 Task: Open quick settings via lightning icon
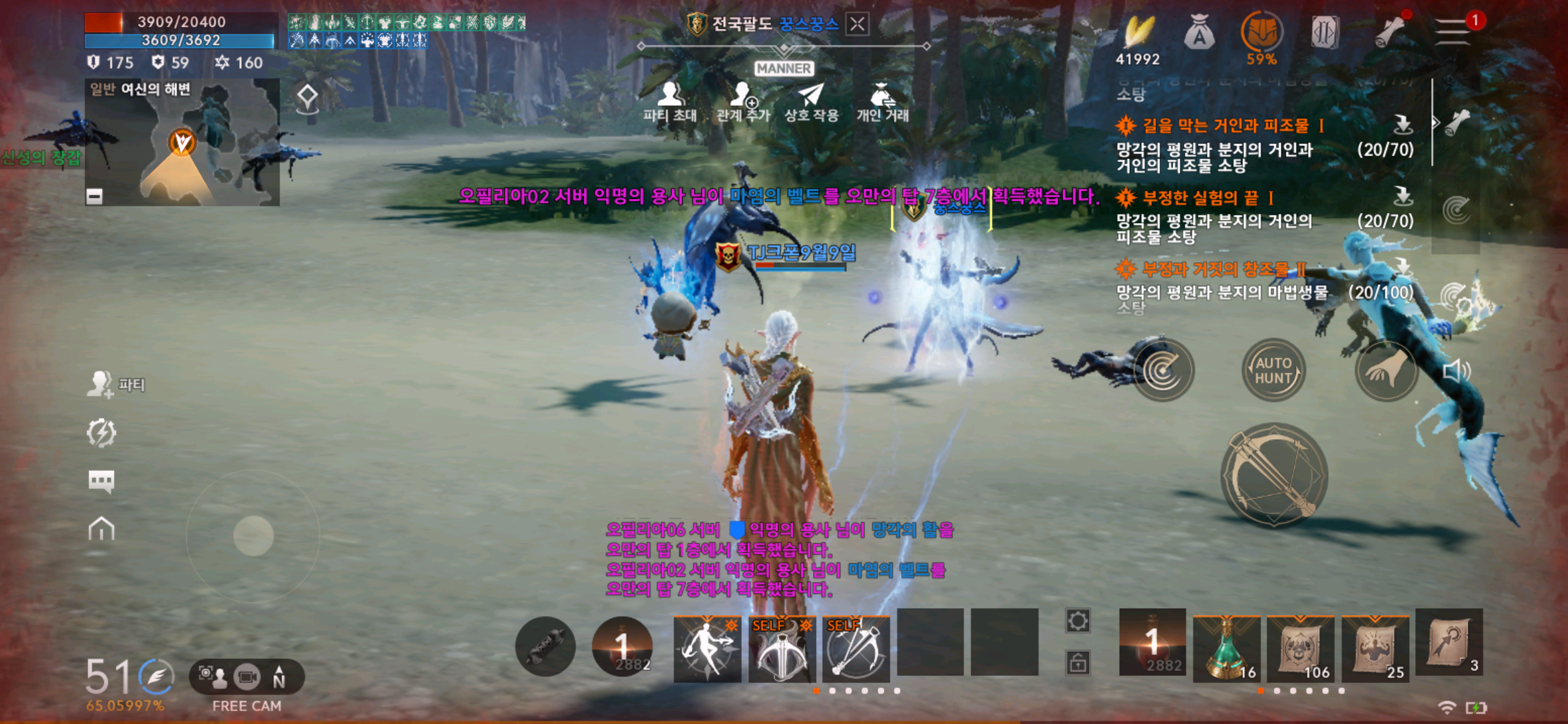tap(101, 432)
